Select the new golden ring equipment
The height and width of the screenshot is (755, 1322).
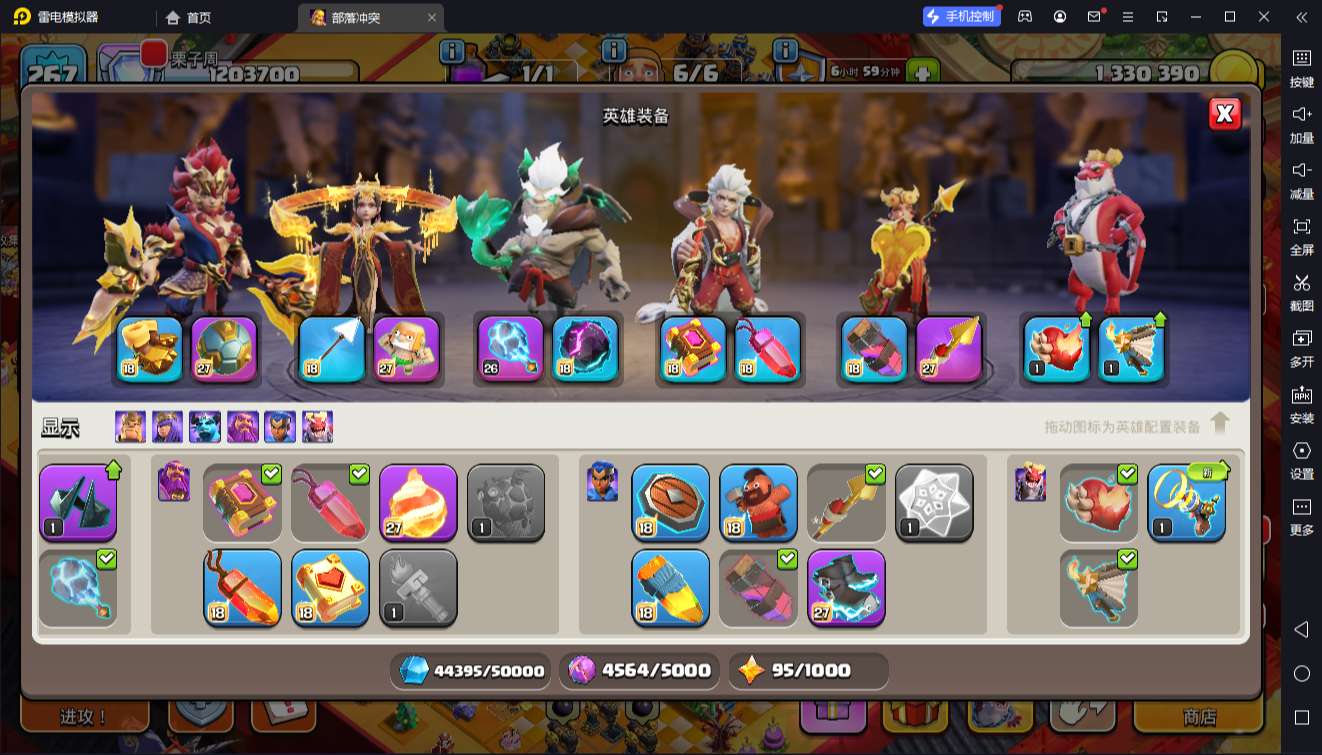click(1186, 503)
